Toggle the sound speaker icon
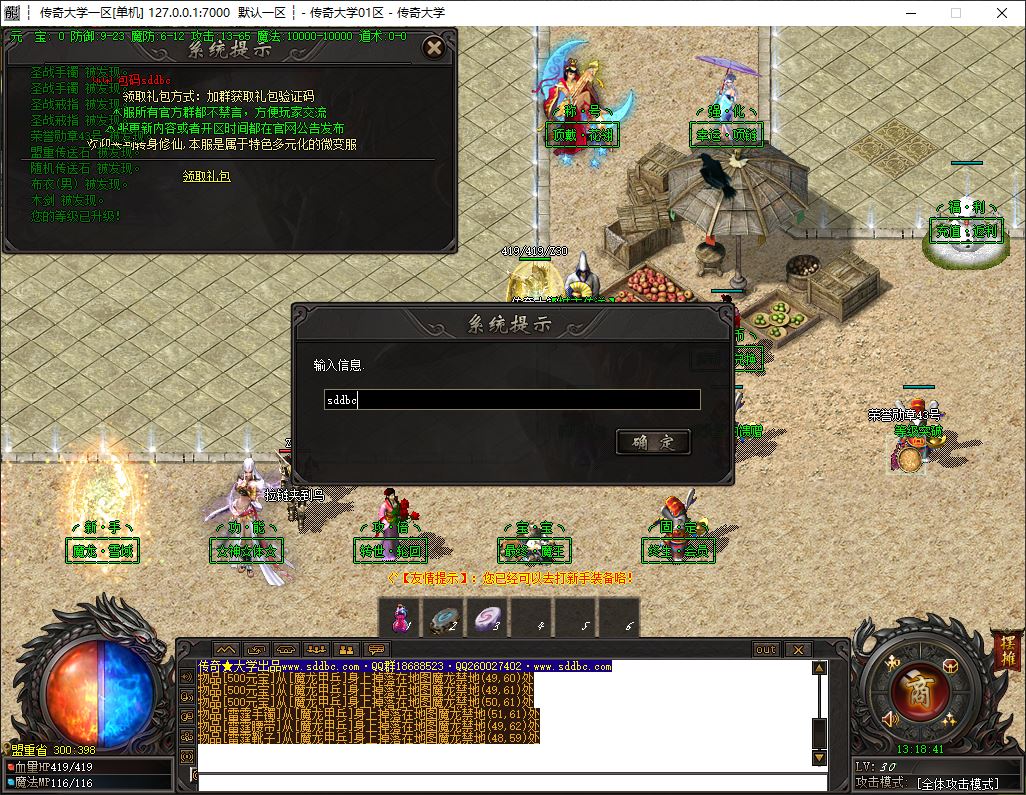 point(890,717)
